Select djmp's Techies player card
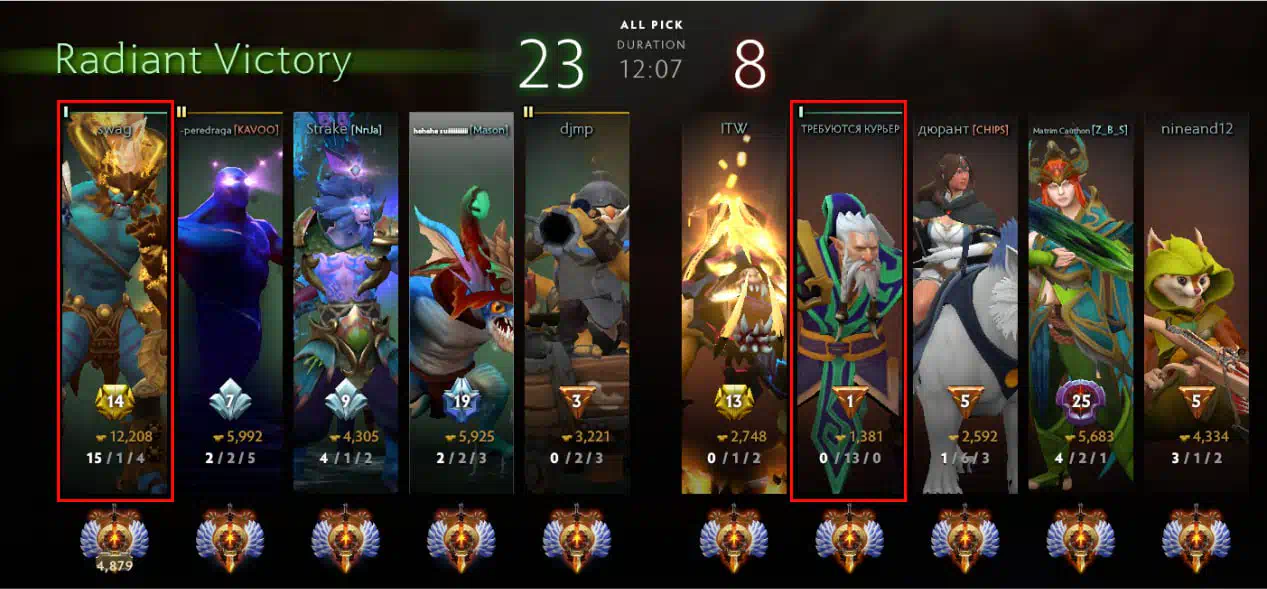The width and height of the screenshot is (1267, 589). click(577, 300)
